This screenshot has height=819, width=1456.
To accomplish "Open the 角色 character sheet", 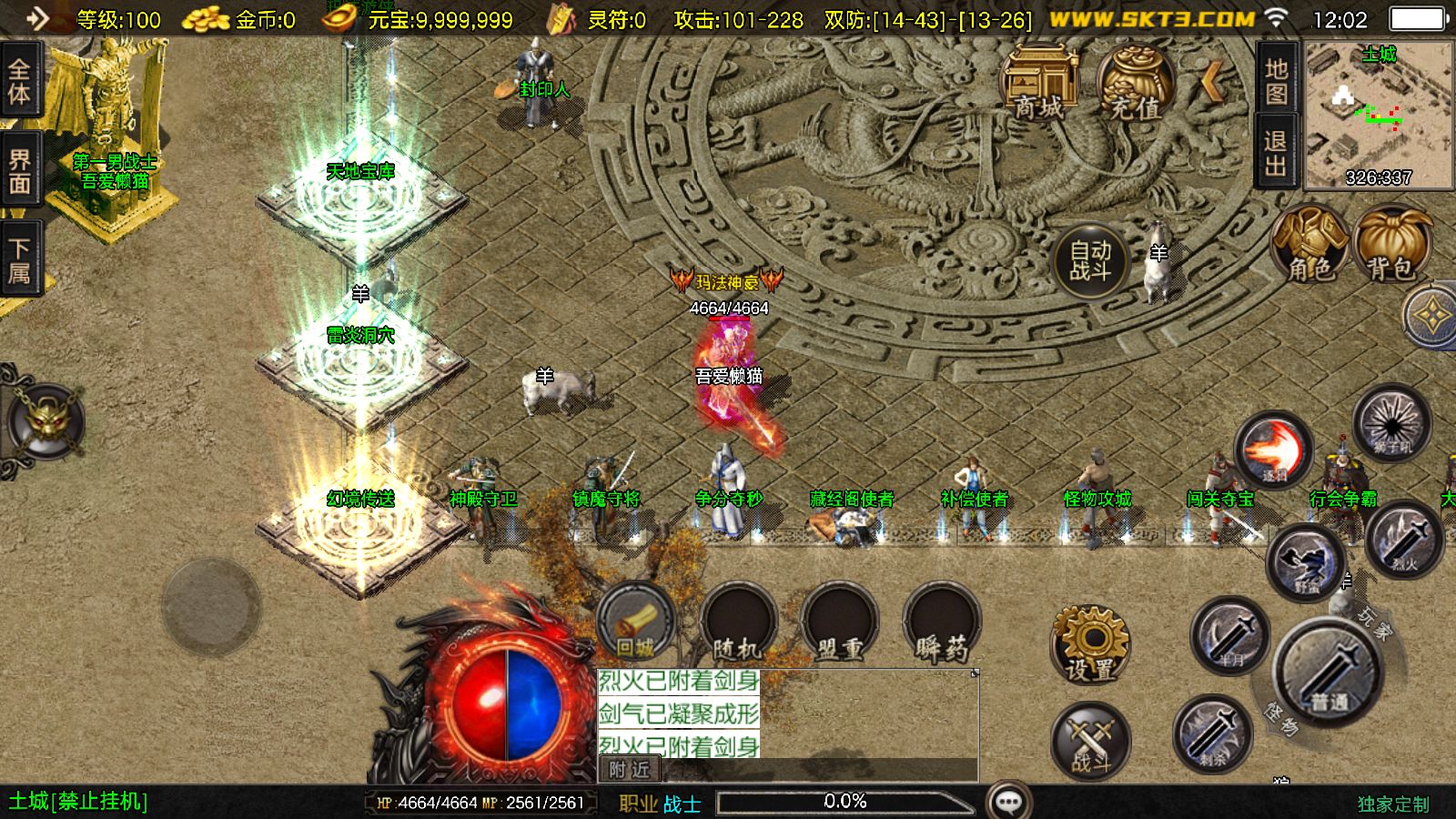I will (1309, 243).
